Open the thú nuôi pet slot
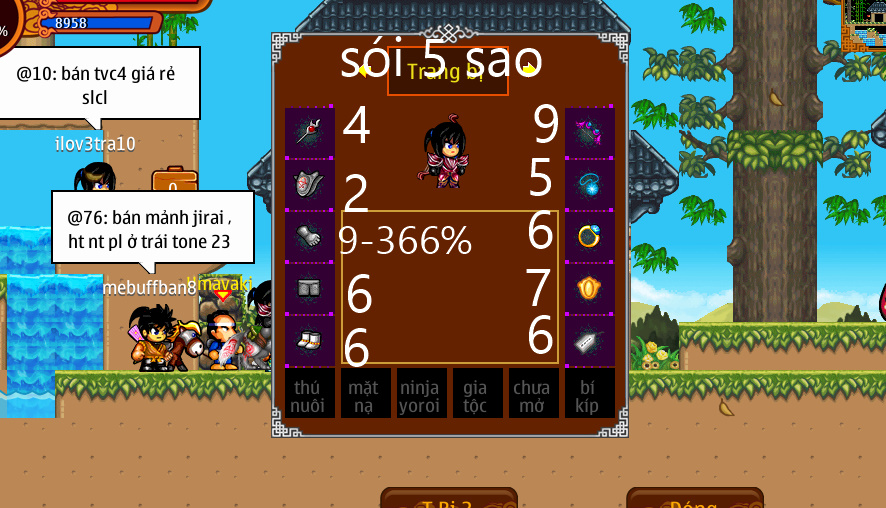This screenshot has height=508, width=886. click(x=310, y=393)
